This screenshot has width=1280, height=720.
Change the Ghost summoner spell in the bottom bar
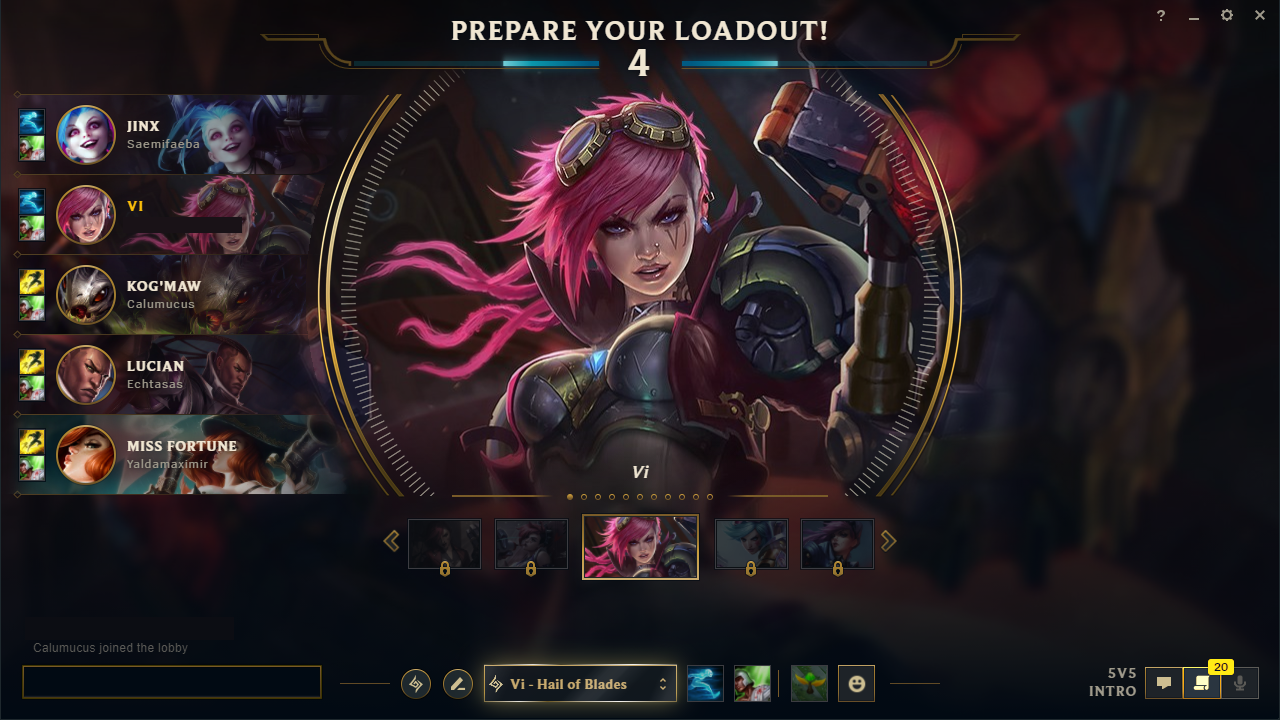pyautogui.click(x=705, y=684)
